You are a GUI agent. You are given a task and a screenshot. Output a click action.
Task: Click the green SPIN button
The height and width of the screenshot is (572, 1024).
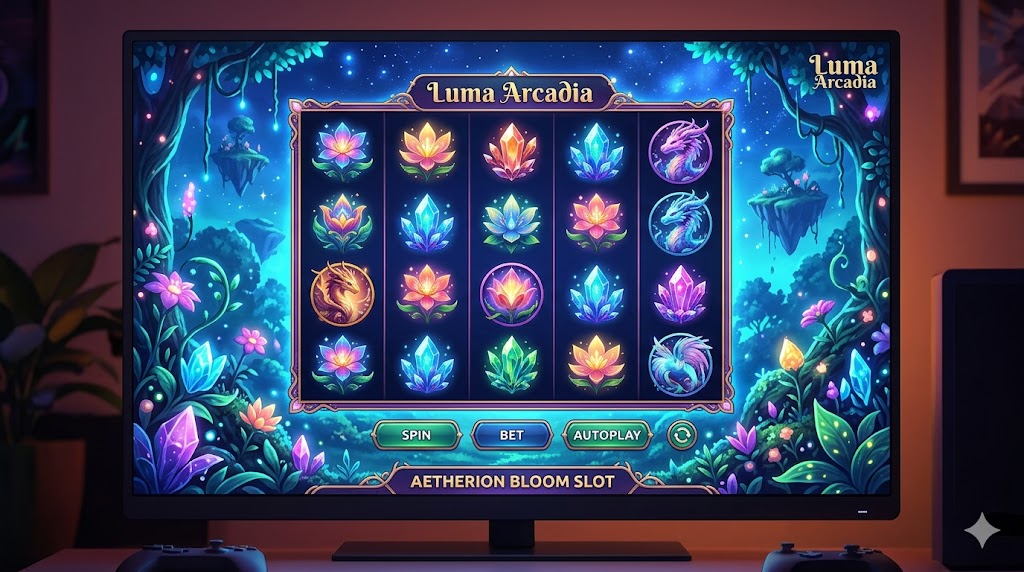click(x=416, y=435)
